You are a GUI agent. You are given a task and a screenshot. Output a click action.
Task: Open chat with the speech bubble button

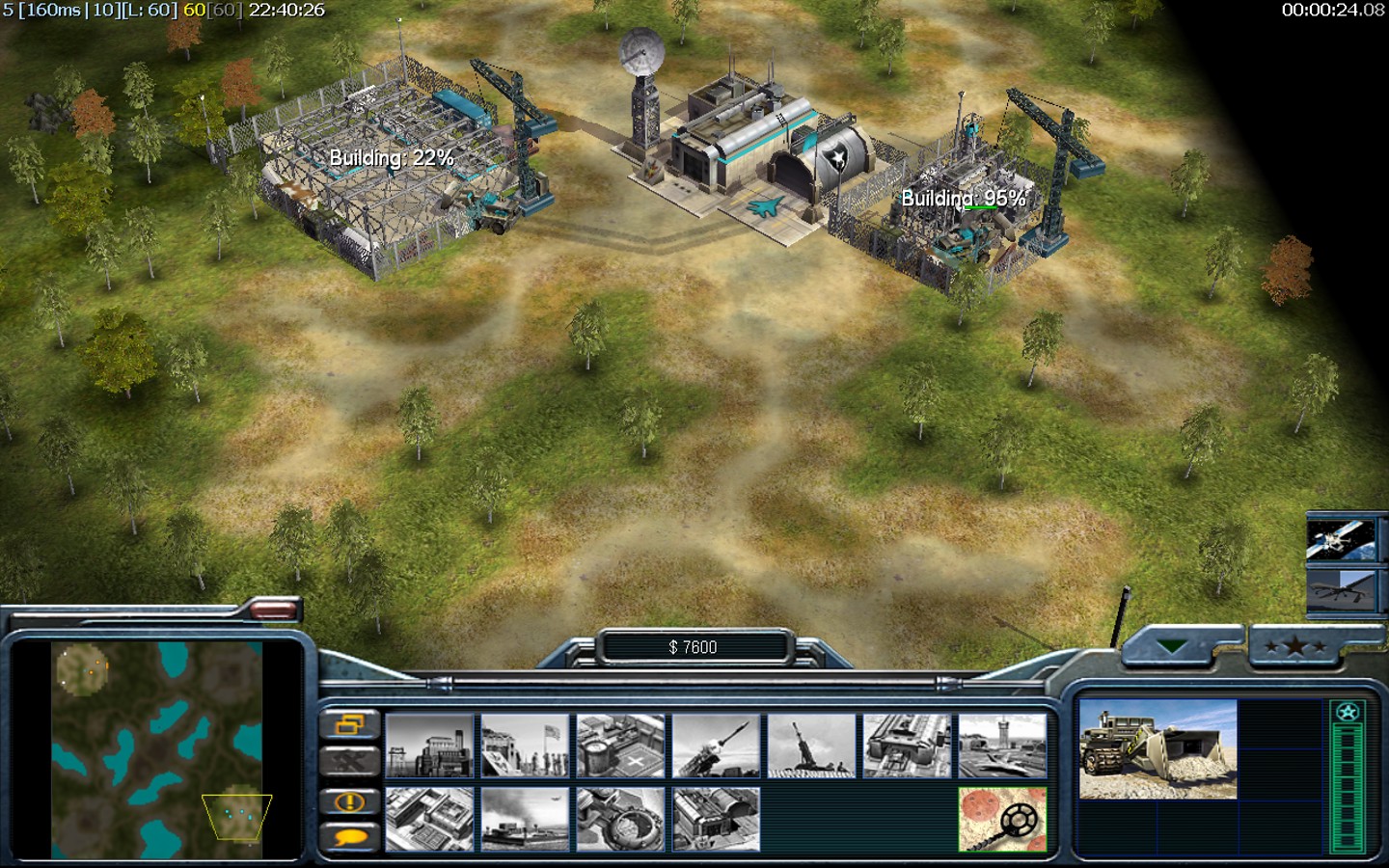tap(349, 837)
